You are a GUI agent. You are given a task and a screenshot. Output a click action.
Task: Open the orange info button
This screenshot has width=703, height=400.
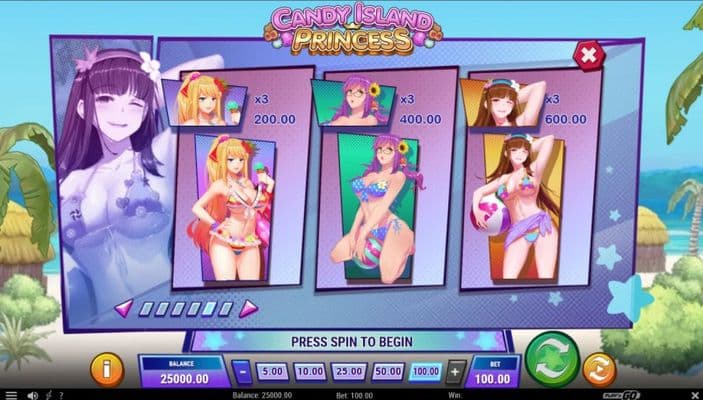[107, 369]
